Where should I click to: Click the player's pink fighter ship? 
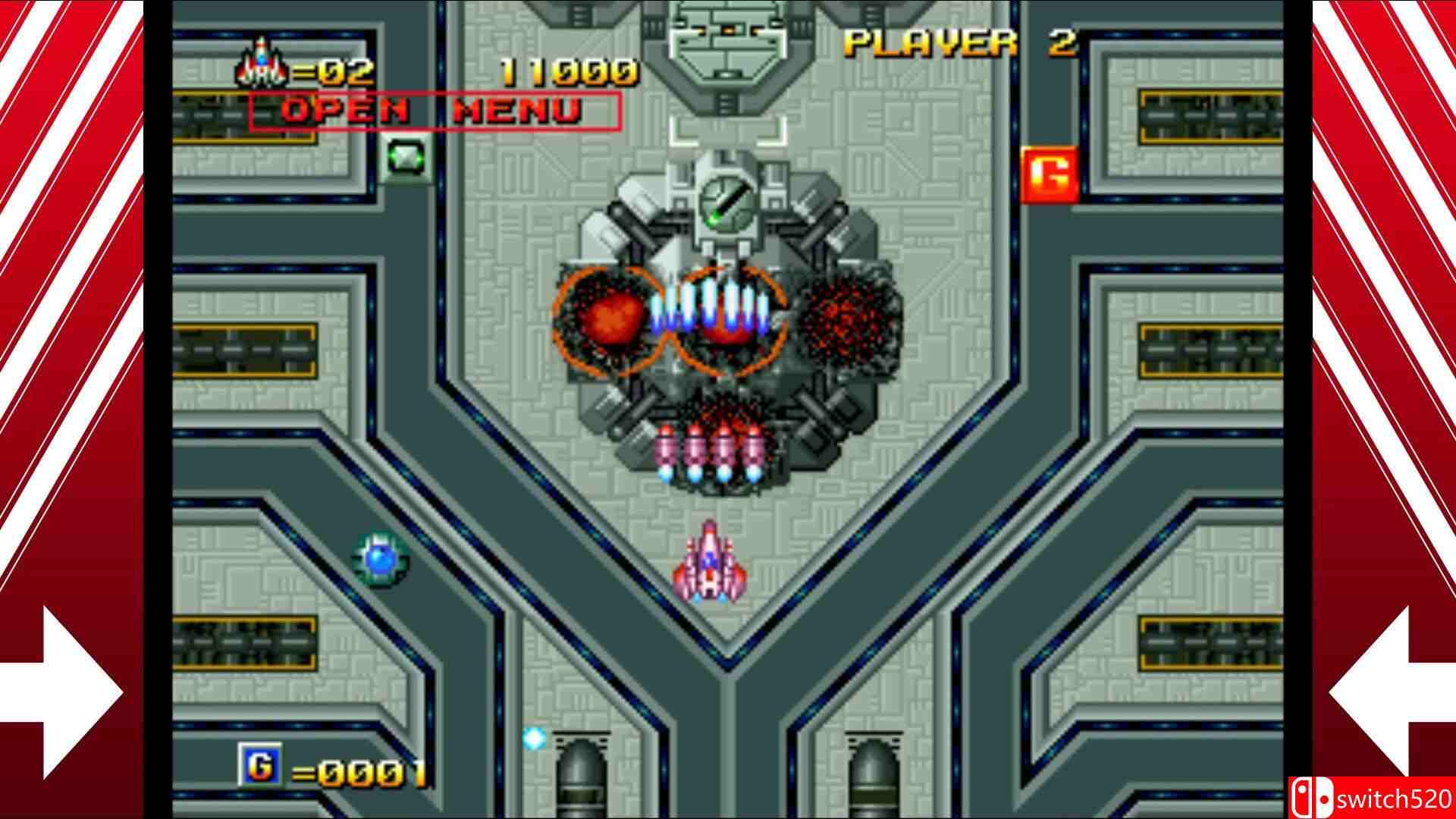point(708,565)
